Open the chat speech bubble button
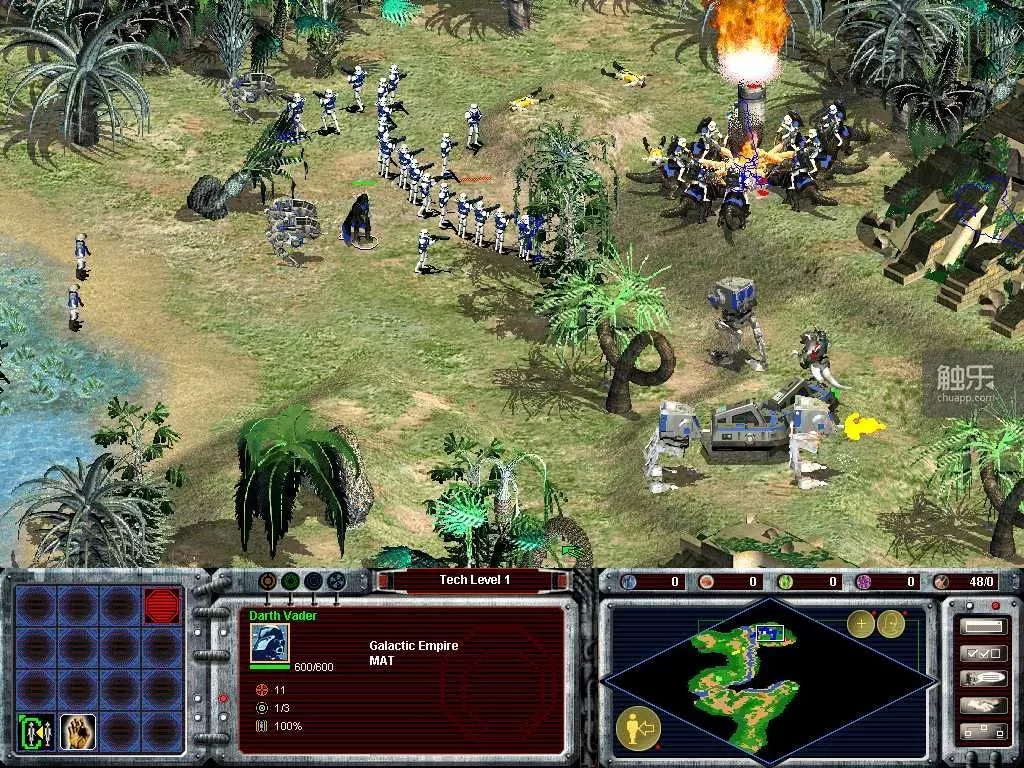The height and width of the screenshot is (768, 1024). point(982,679)
